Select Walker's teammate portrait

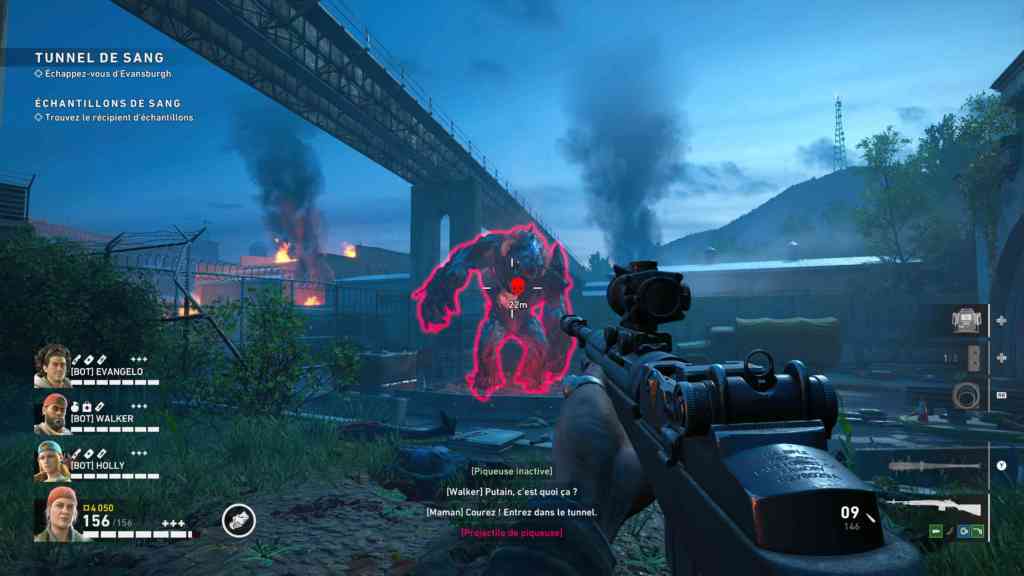pyautogui.click(x=52, y=414)
